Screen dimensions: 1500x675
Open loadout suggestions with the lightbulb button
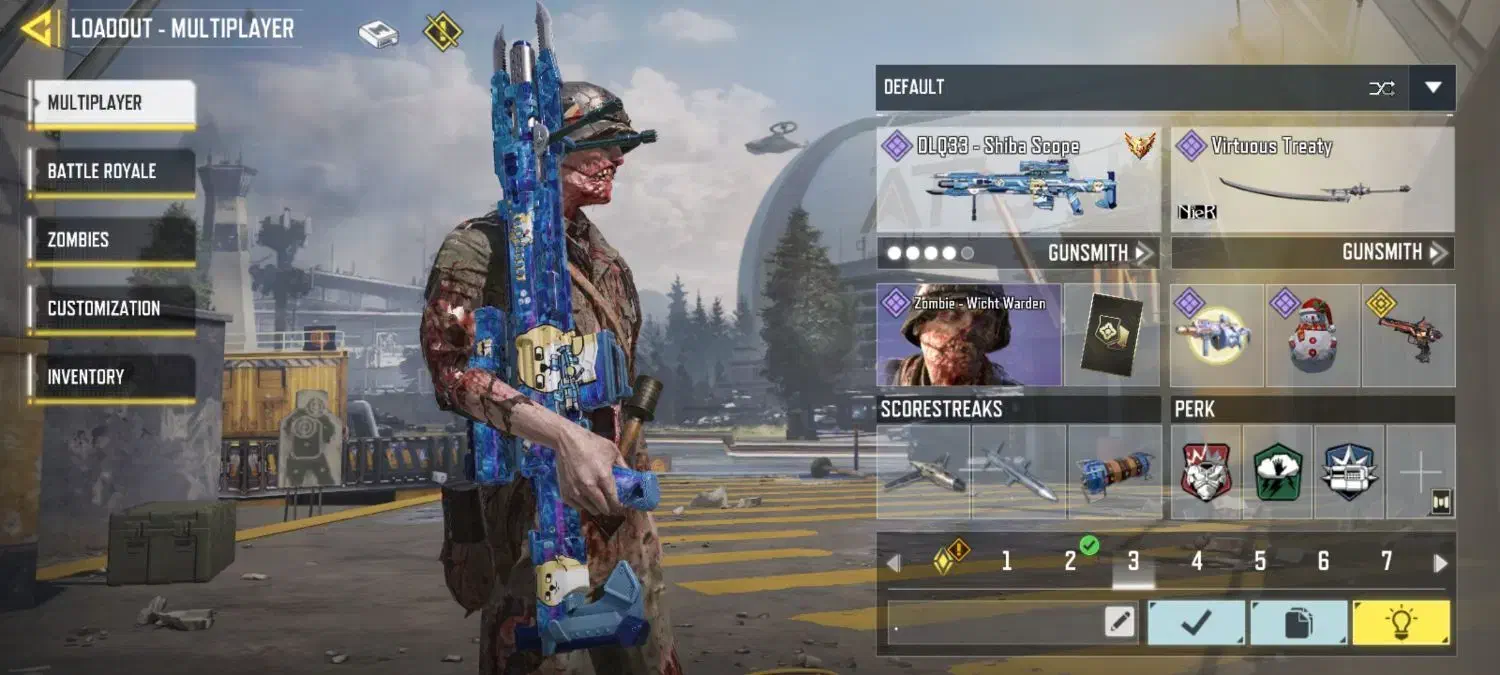click(x=1400, y=623)
